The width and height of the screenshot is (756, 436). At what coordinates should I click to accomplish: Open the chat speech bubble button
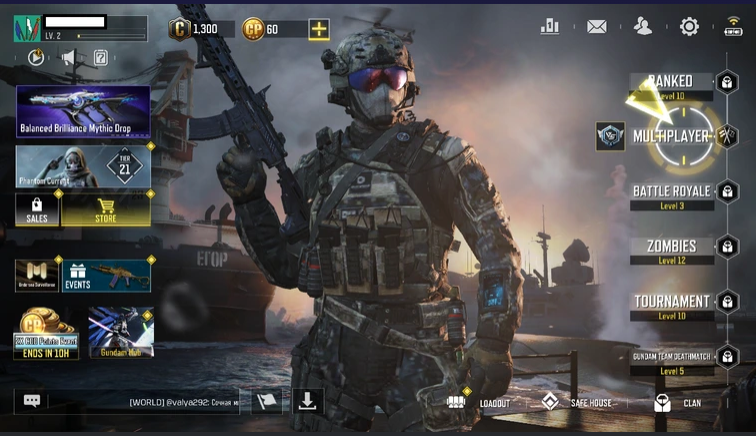click(x=32, y=401)
